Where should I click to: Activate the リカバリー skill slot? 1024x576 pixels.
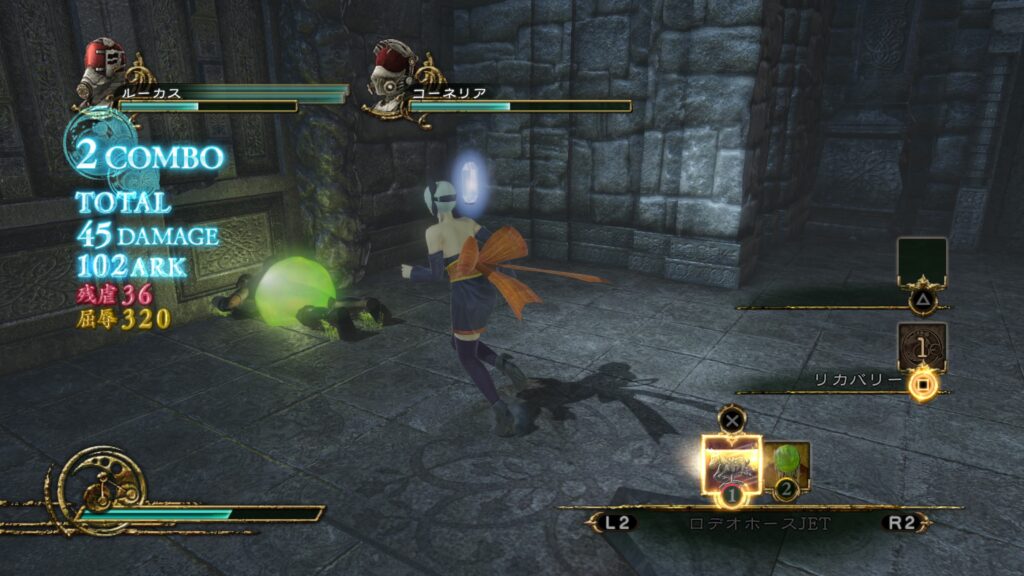pyautogui.click(x=922, y=348)
